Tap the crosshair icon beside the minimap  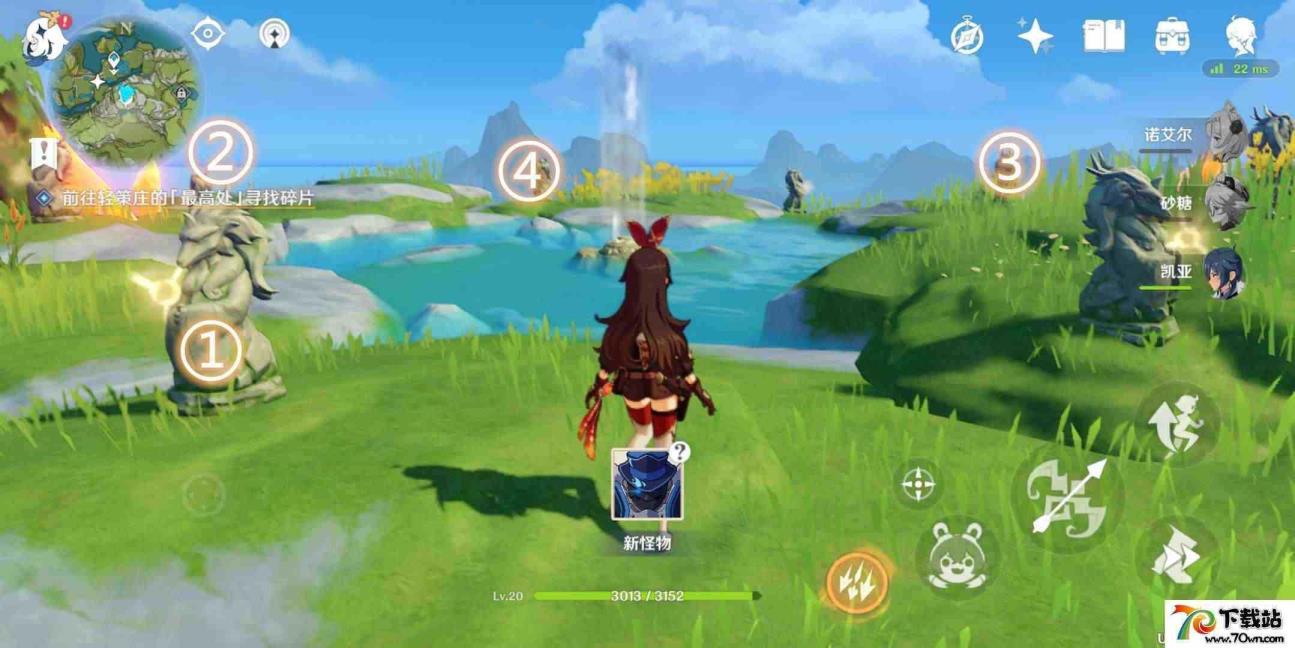pos(208,34)
